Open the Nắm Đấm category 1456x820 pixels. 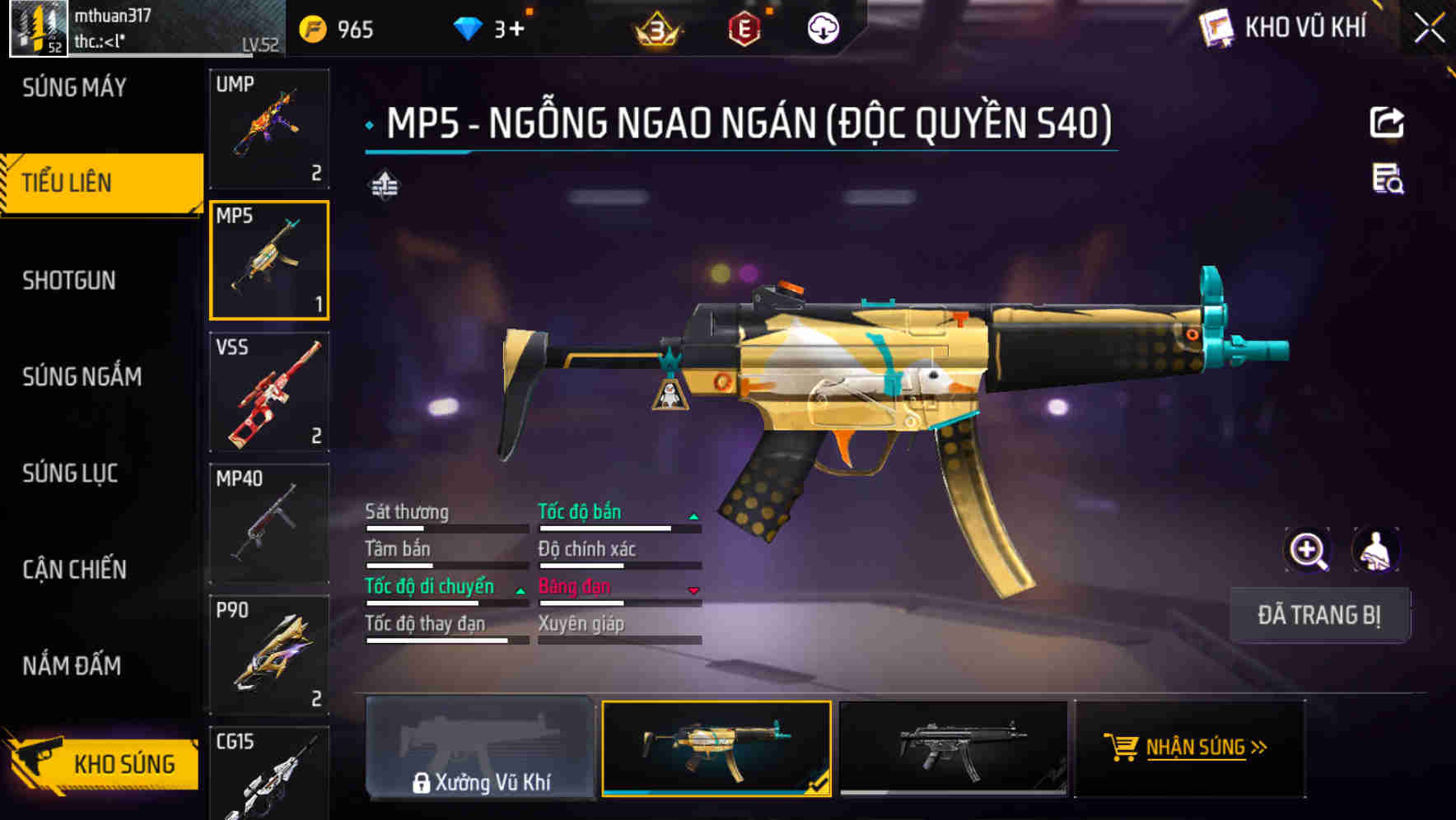click(x=72, y=666)
